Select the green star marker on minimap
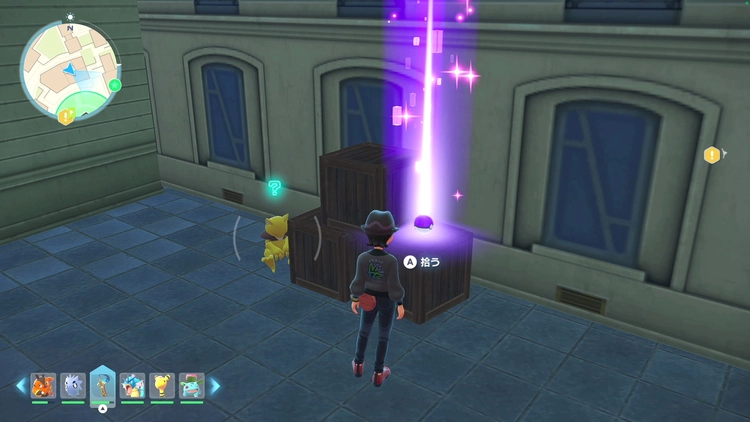750x422 pixels. pos(115,85)
